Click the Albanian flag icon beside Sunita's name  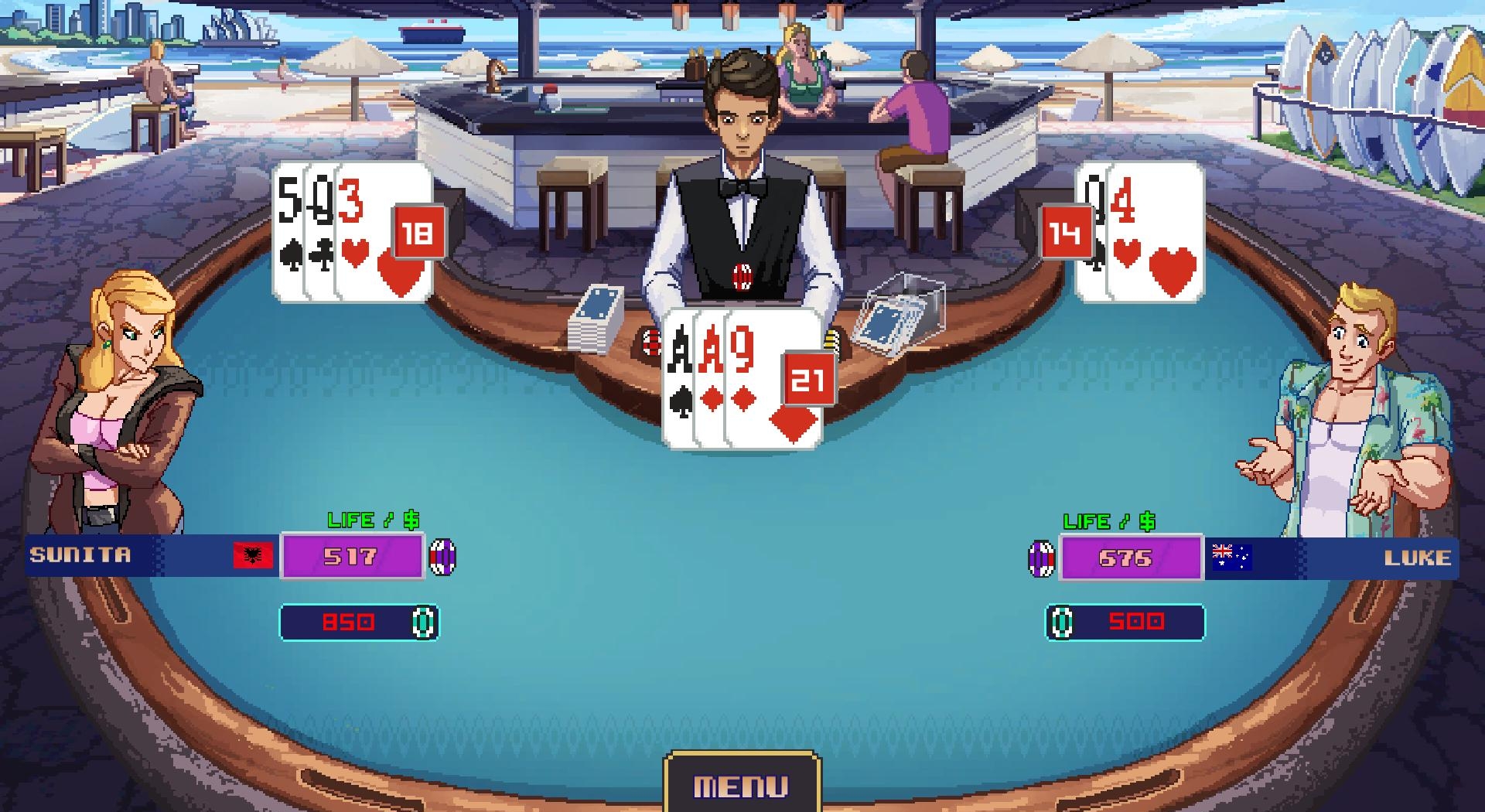click(254, 555)
